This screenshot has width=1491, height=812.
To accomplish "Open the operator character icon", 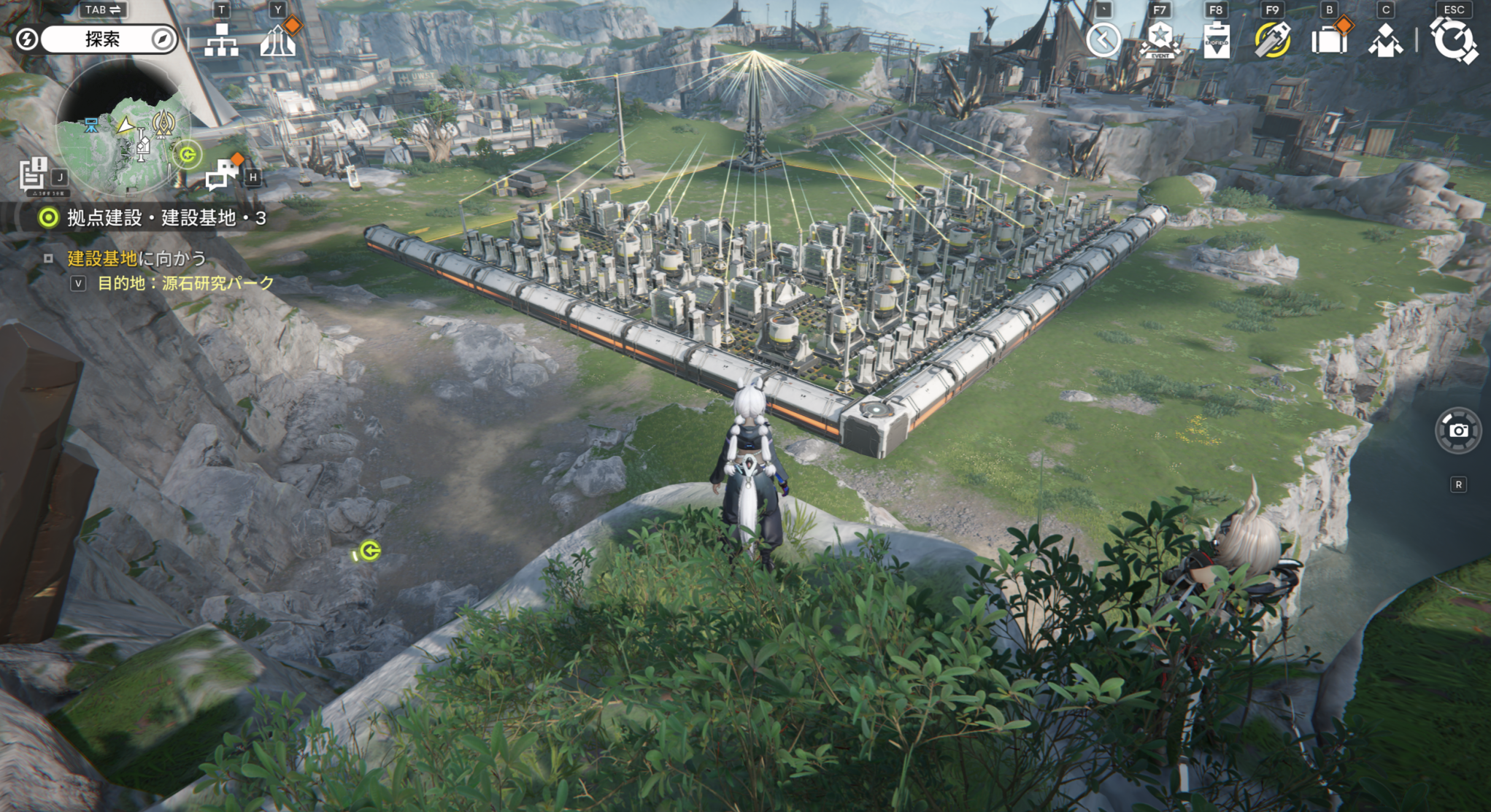I will tap(1384, 41).
